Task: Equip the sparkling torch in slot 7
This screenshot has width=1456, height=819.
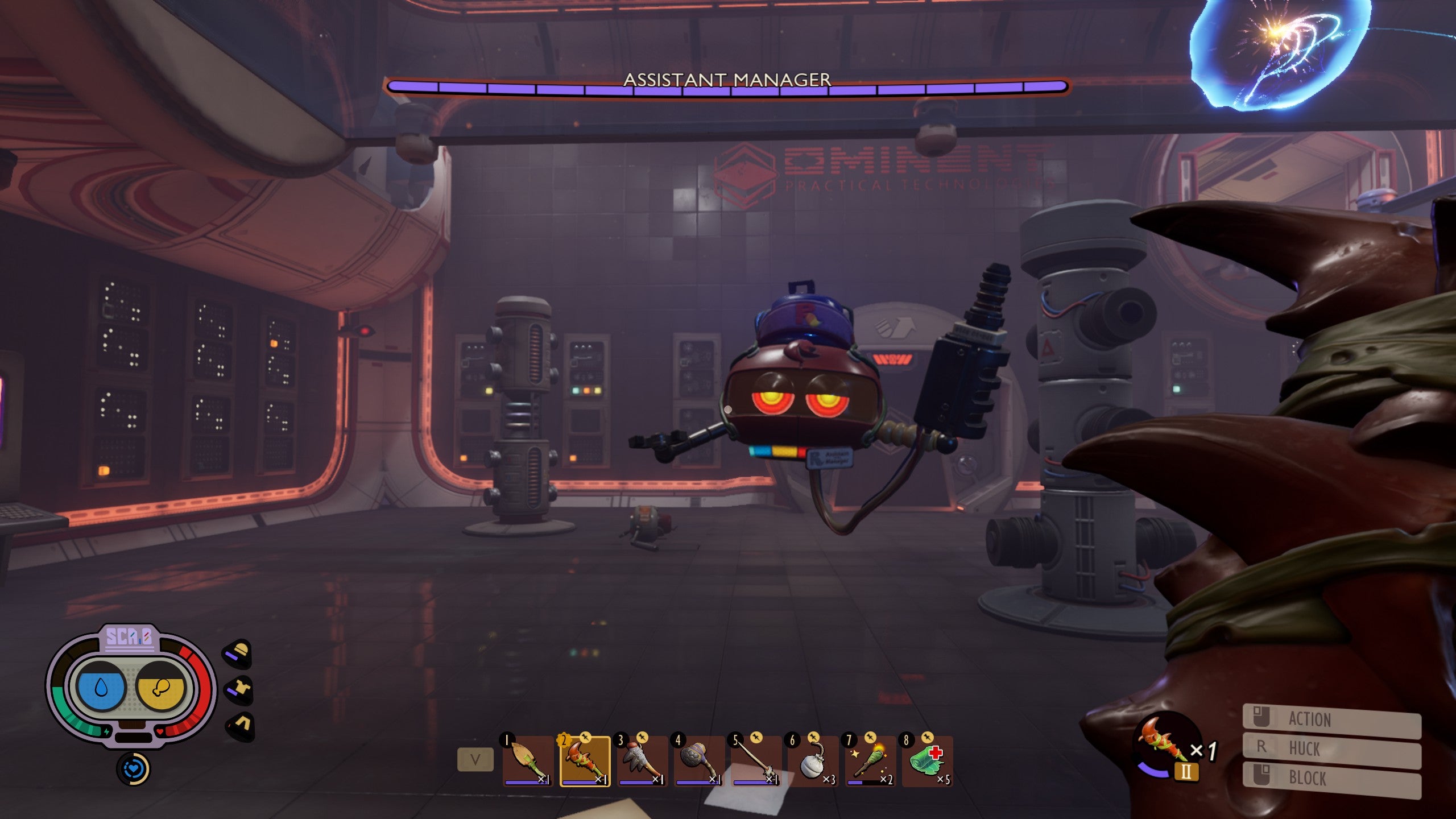Action: pyautogui.click(x=870, y=761)
